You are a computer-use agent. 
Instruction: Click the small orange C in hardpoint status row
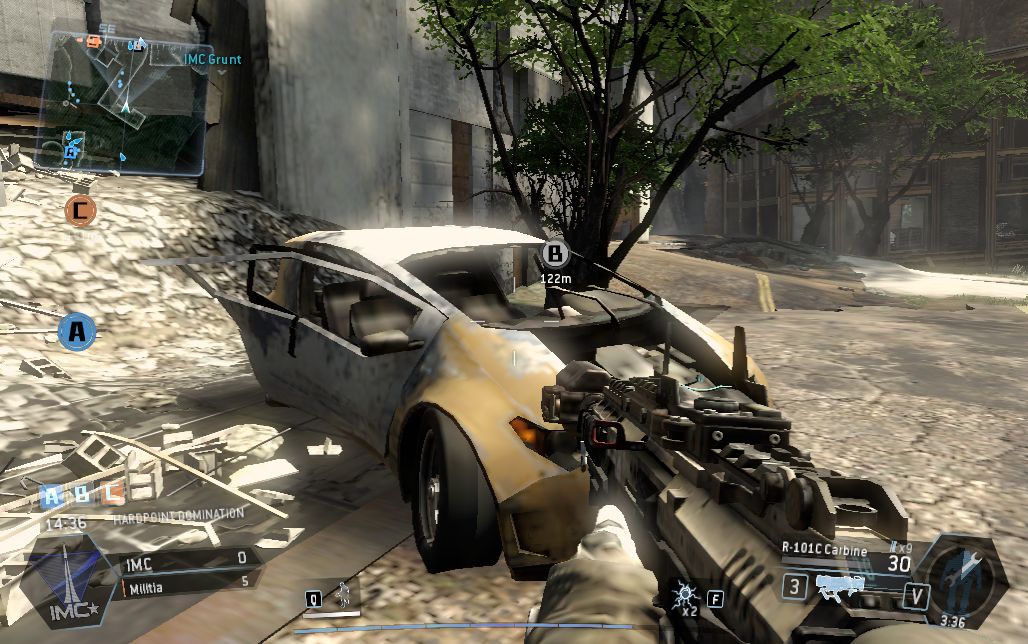point(114,492)
